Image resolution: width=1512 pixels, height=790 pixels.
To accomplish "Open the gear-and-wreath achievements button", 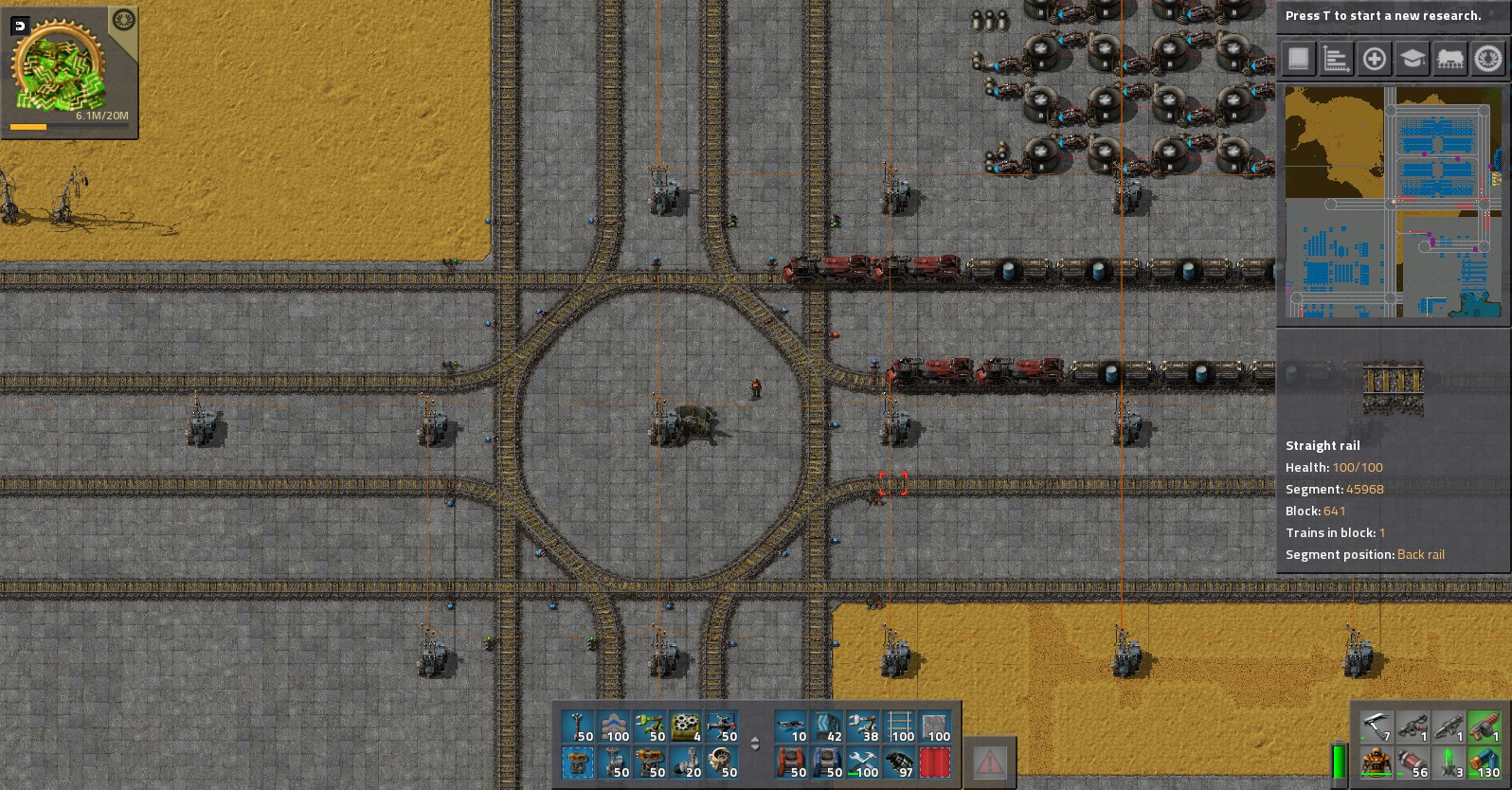I will point(1487,59).
